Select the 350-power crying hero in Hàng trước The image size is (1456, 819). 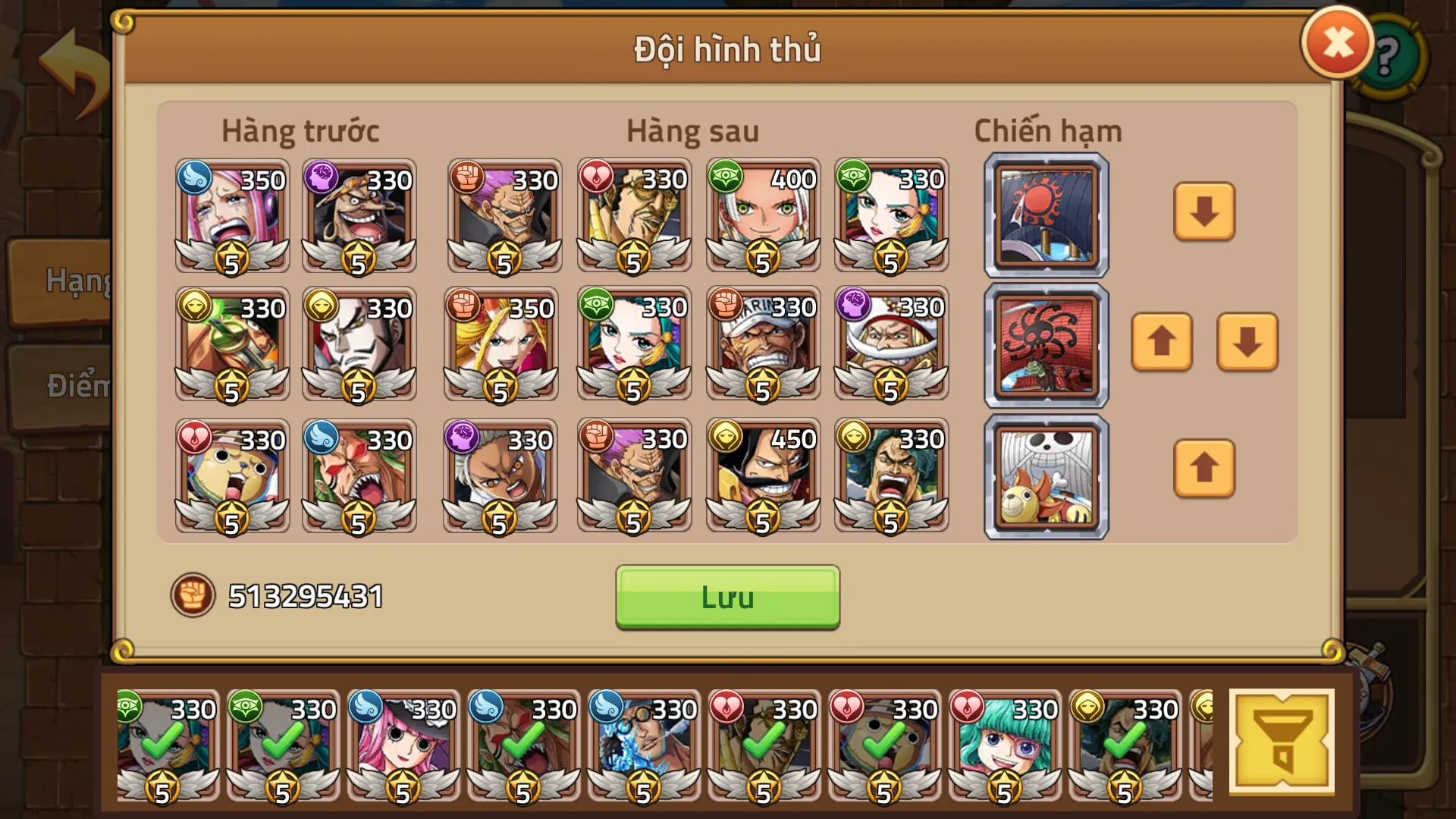pyautogui.click(x=231, y=216)
